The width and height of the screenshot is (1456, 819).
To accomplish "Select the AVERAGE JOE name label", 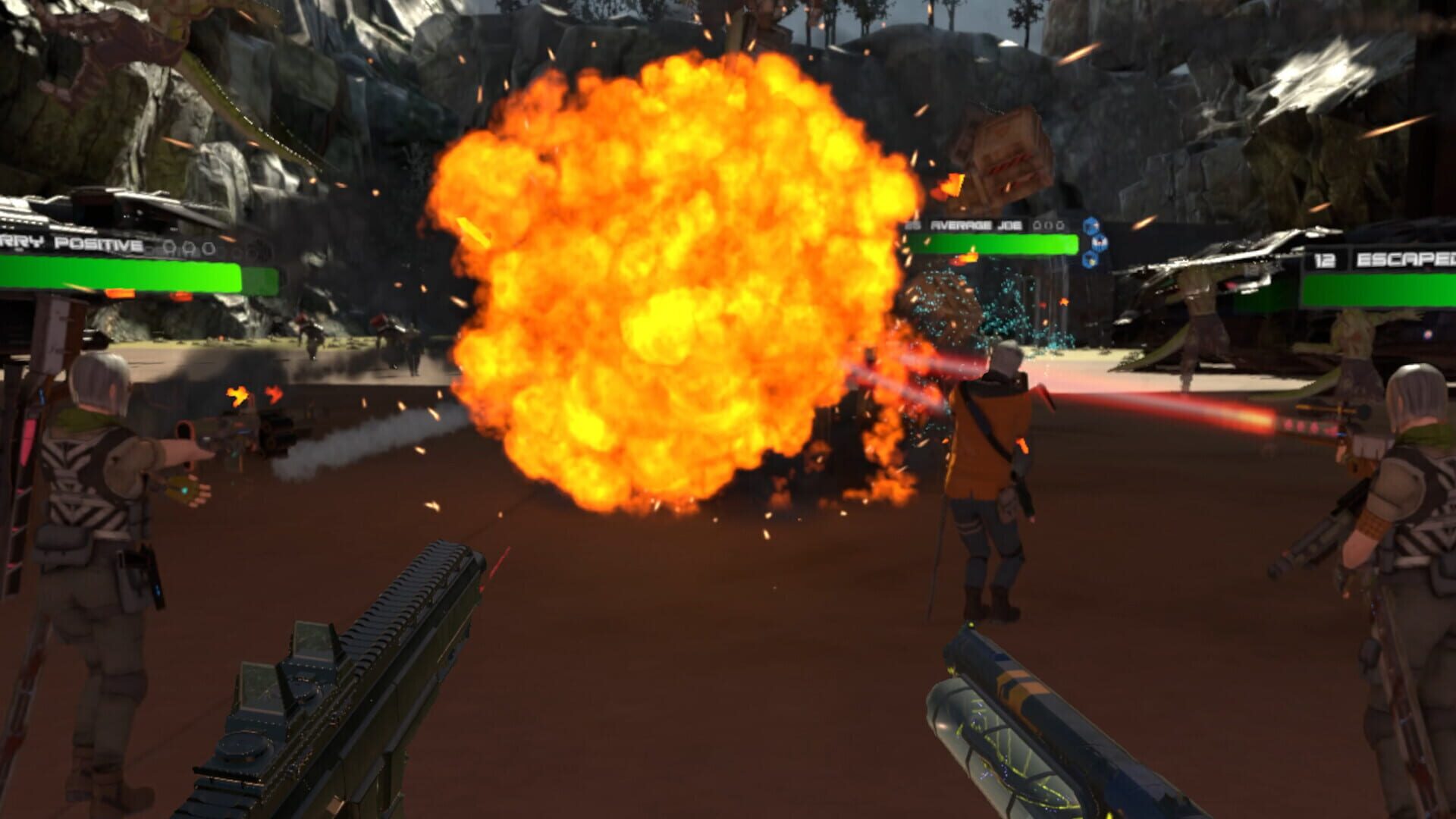I will point(976,225).
